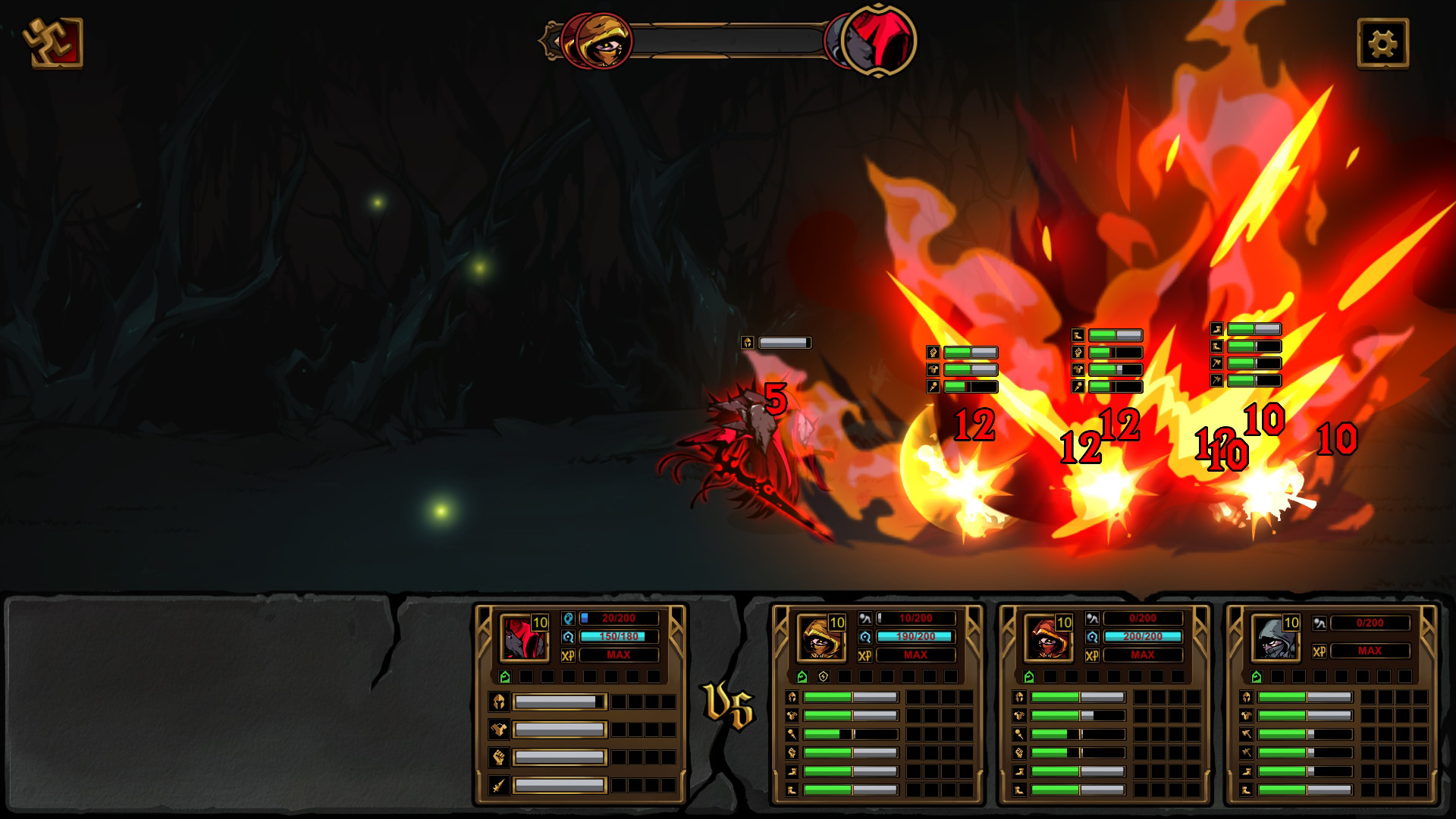Toggle the green leaf buff on red character
Viewport: 1456px width, 819px height.
[x=505, y=675]
